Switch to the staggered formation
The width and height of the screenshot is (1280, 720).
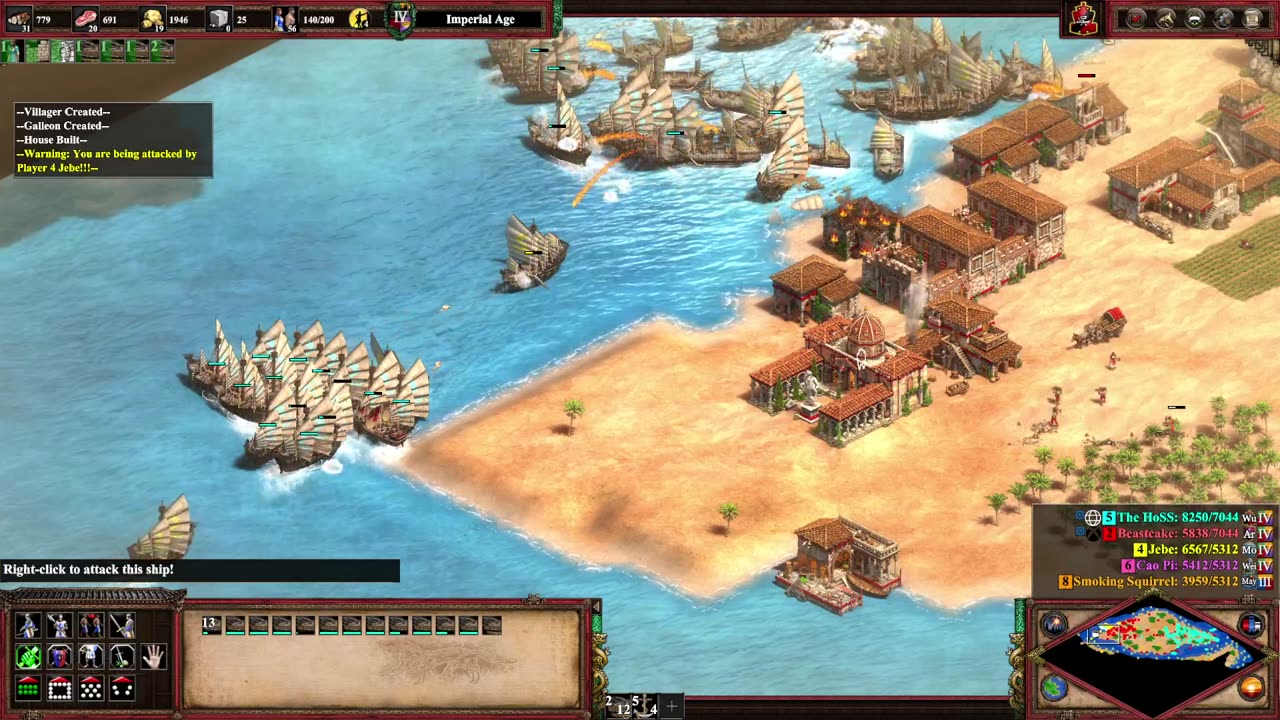91,688
